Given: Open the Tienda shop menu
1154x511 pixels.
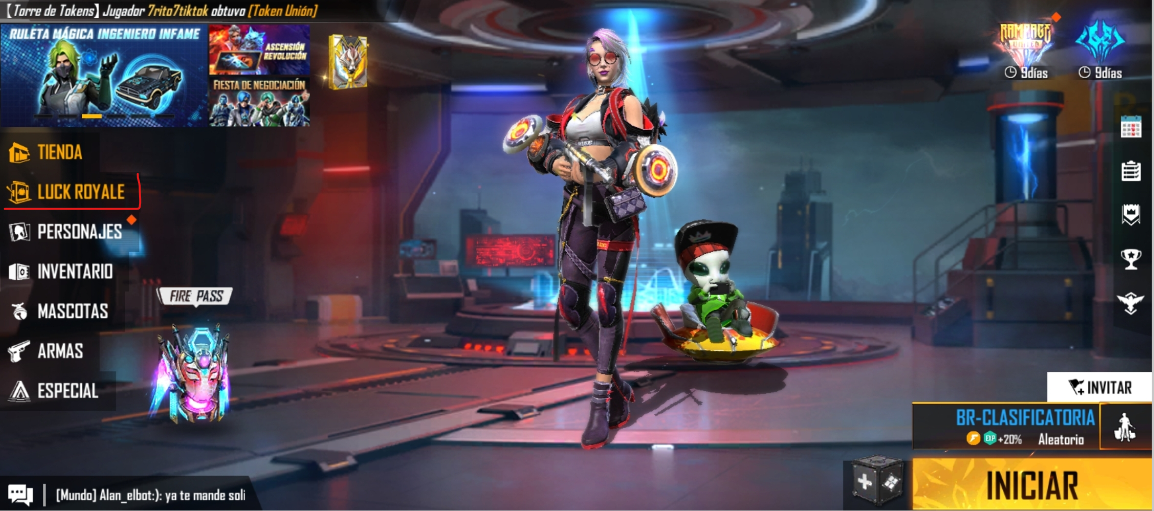Looking at the screenshot, I should (x=58, y=152).
